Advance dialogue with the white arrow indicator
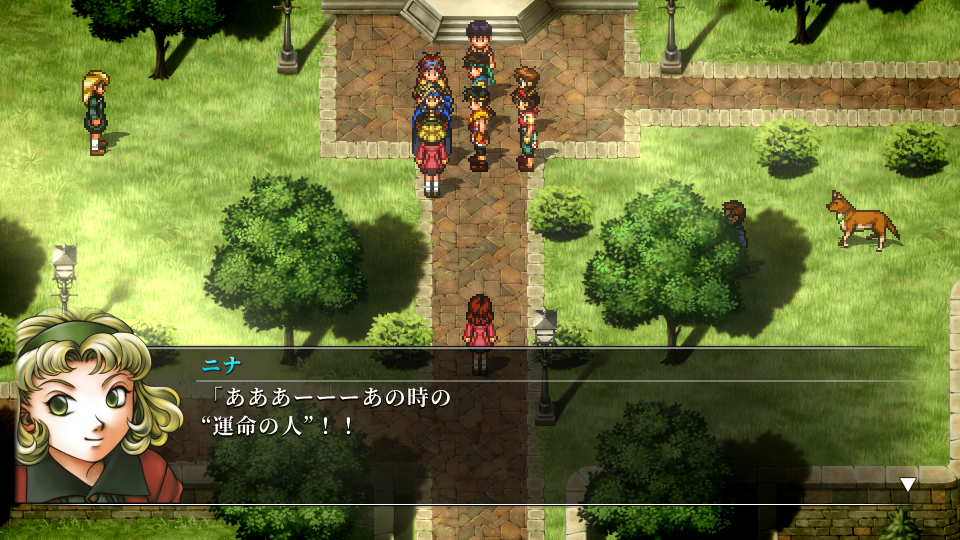The image size is (960, 540). (907, 485)
